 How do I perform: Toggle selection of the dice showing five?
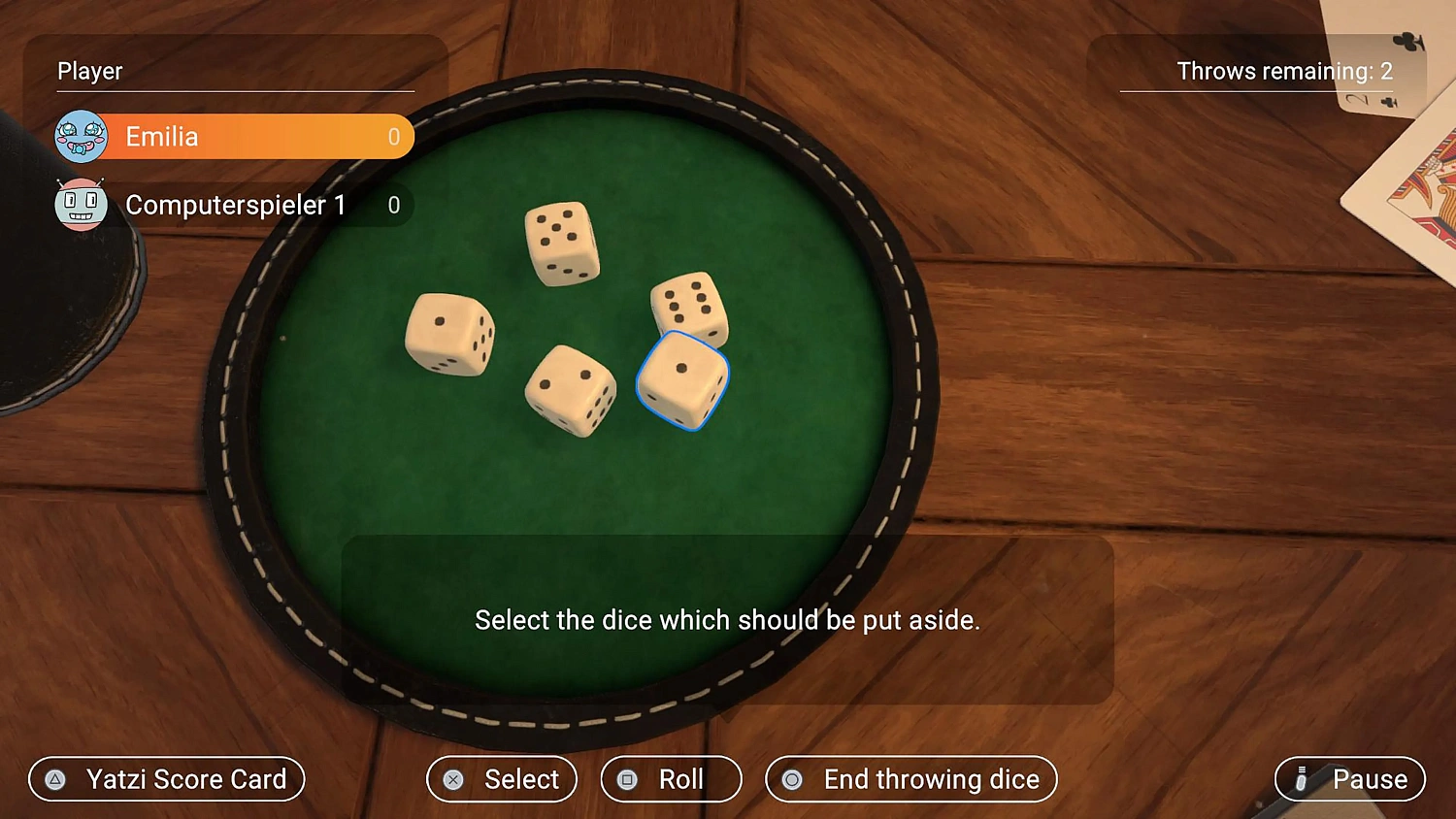(x=561, y=243)
